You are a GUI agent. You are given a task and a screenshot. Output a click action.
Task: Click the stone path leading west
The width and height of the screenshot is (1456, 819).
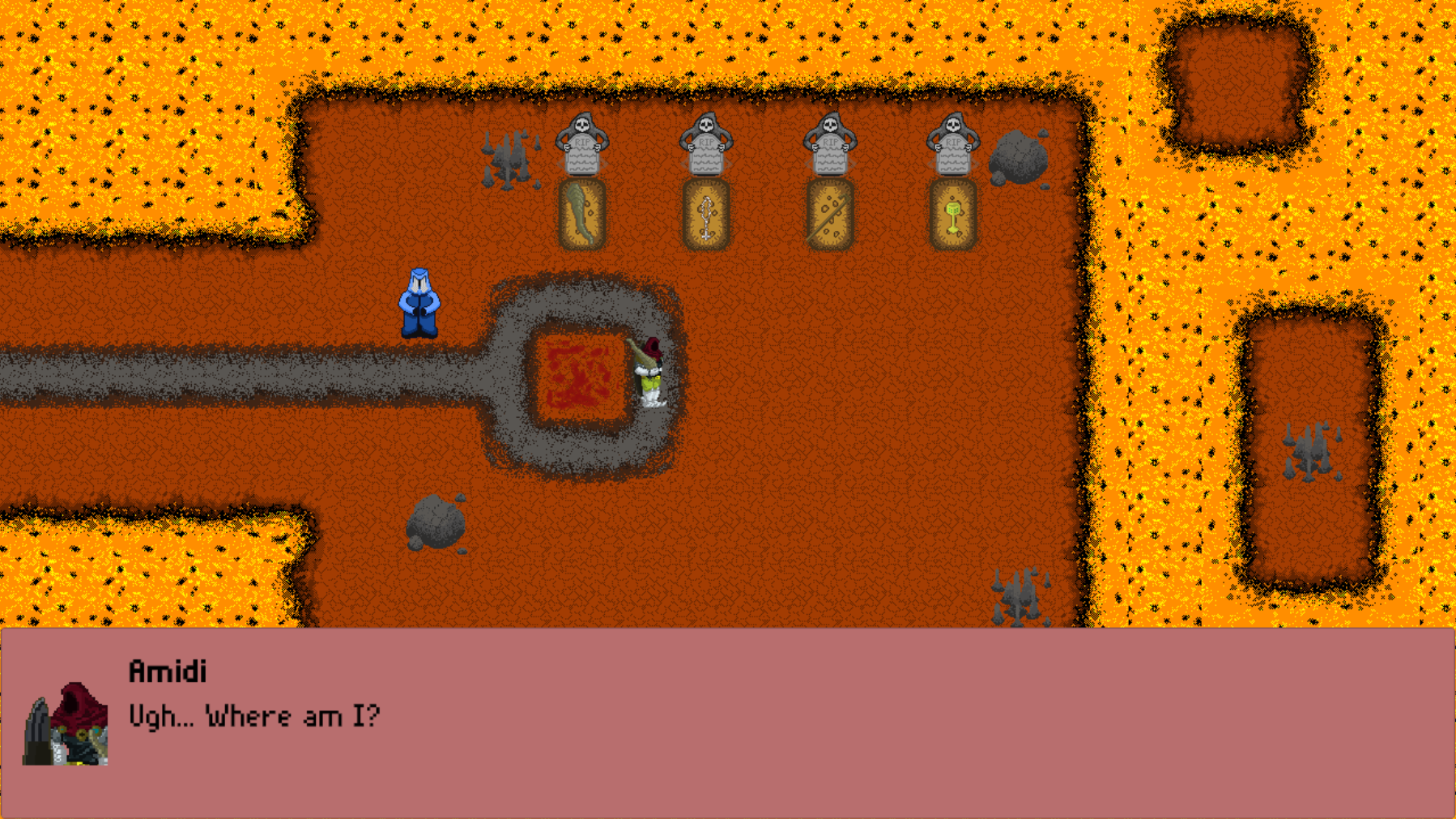(x=162, y=377)
